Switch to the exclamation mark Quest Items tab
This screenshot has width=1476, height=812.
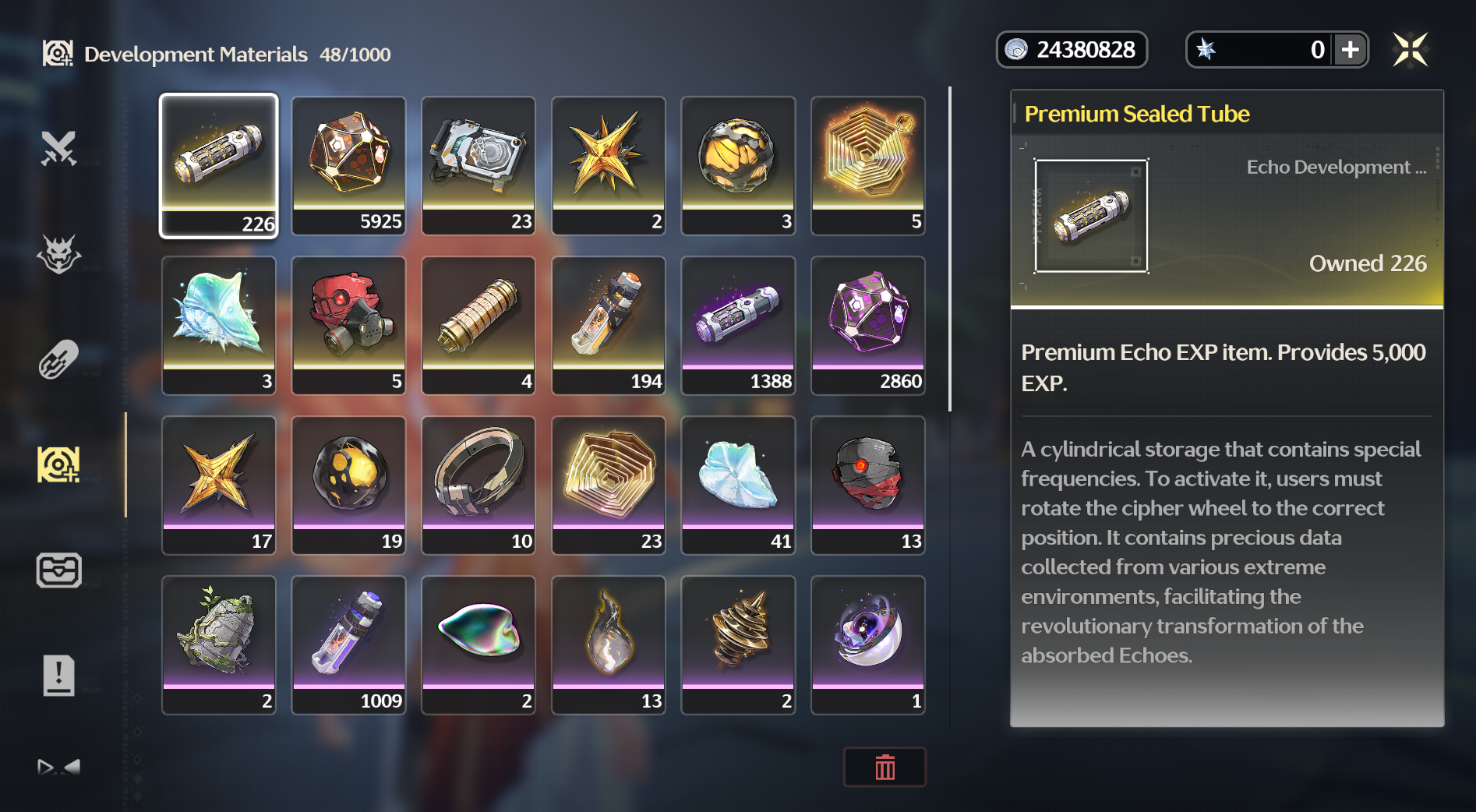click(x=58, y=675)
